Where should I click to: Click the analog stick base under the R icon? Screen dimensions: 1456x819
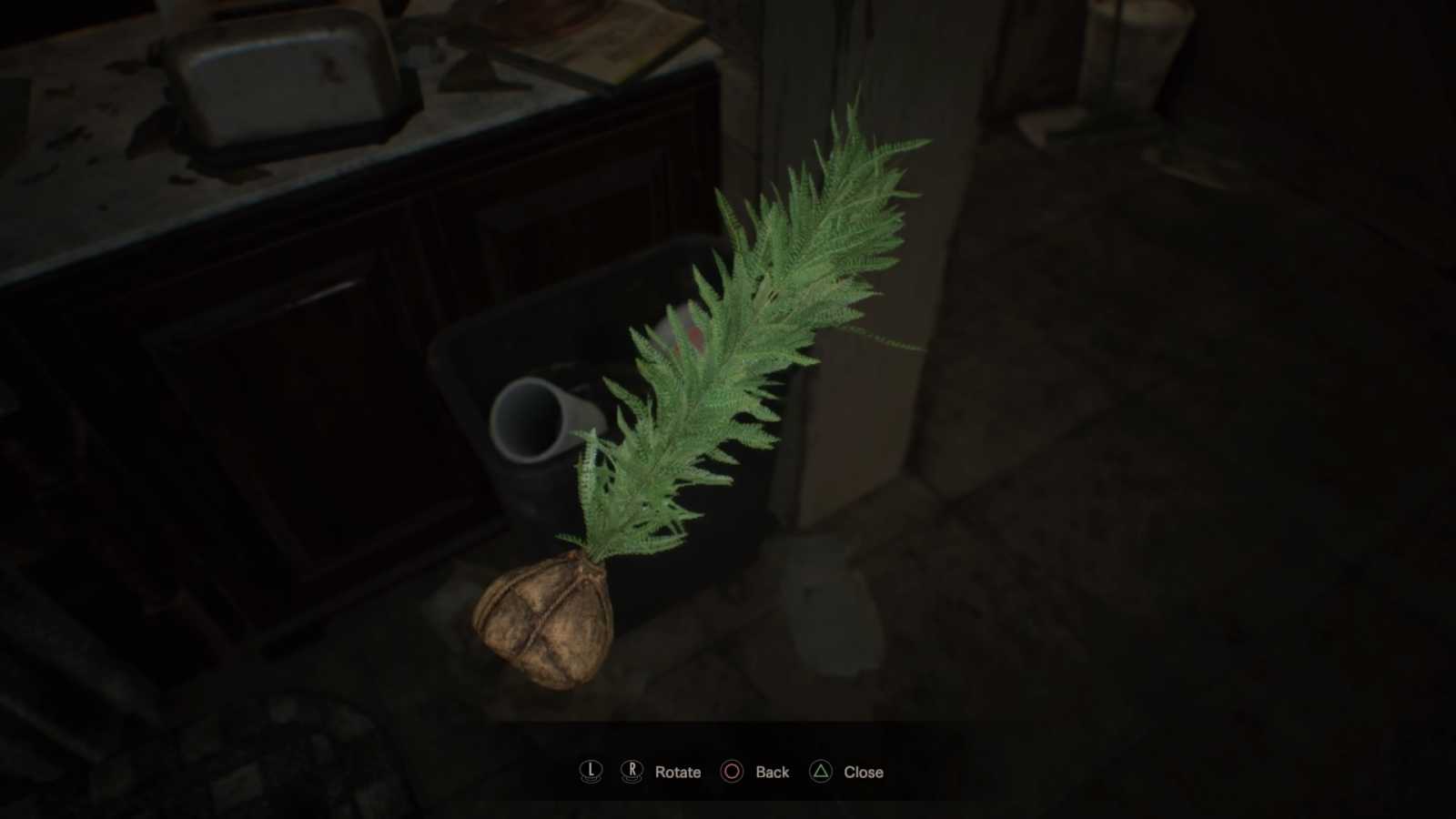click(x=632, y=778)
